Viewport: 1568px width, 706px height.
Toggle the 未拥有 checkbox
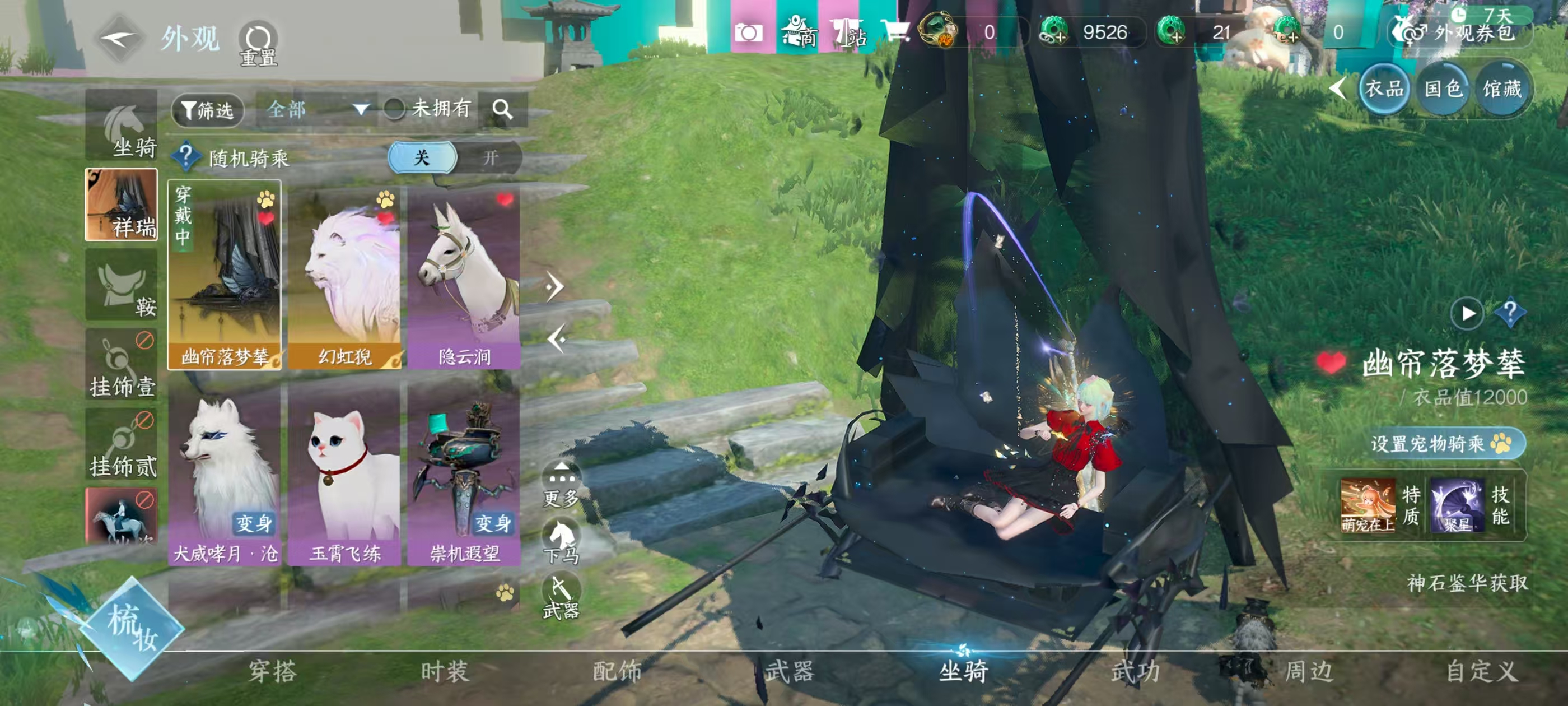pyautogui.click(x=394, y=110)
